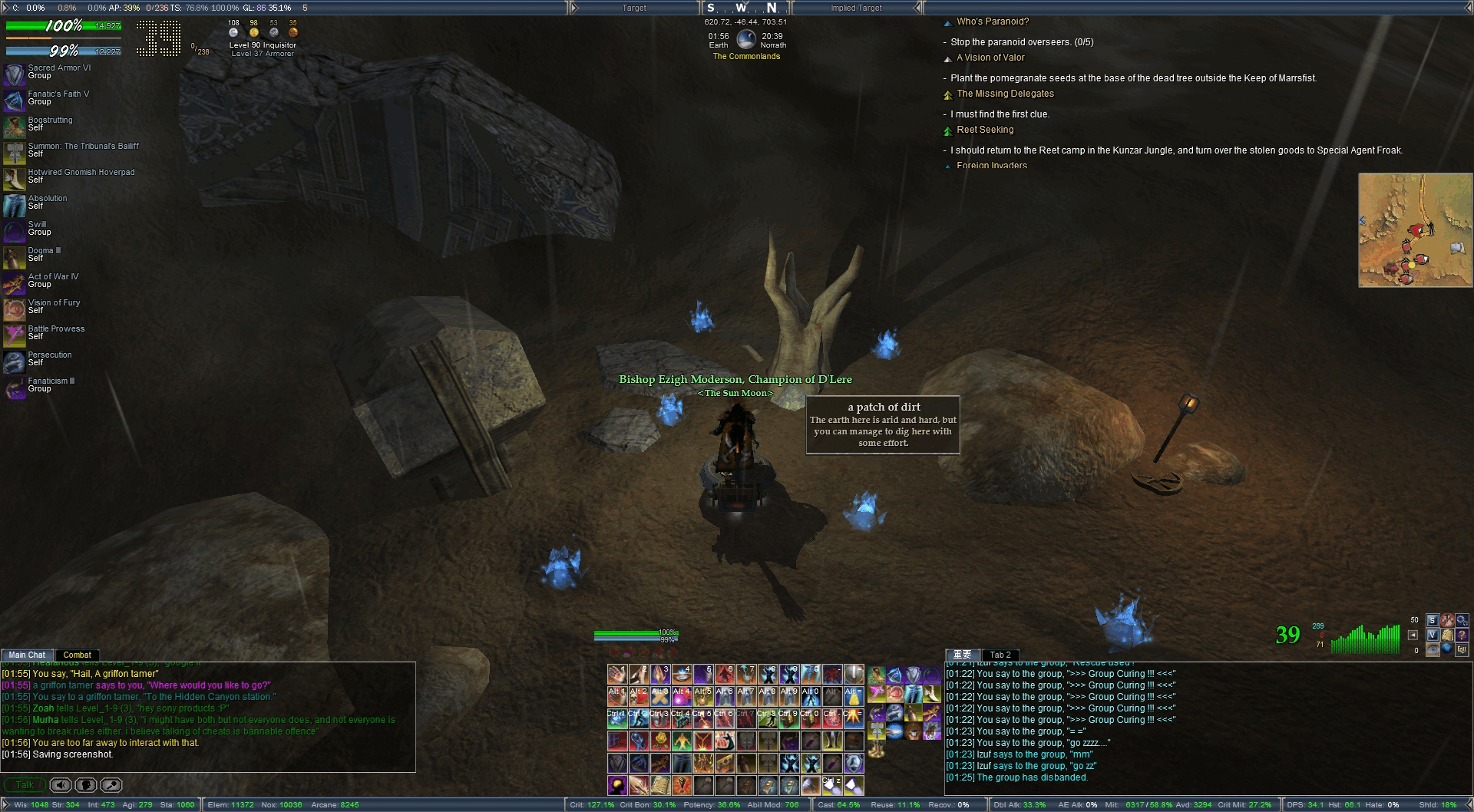Switch to the Combat chat tab

pyautogui.click(x=77, y=655)
